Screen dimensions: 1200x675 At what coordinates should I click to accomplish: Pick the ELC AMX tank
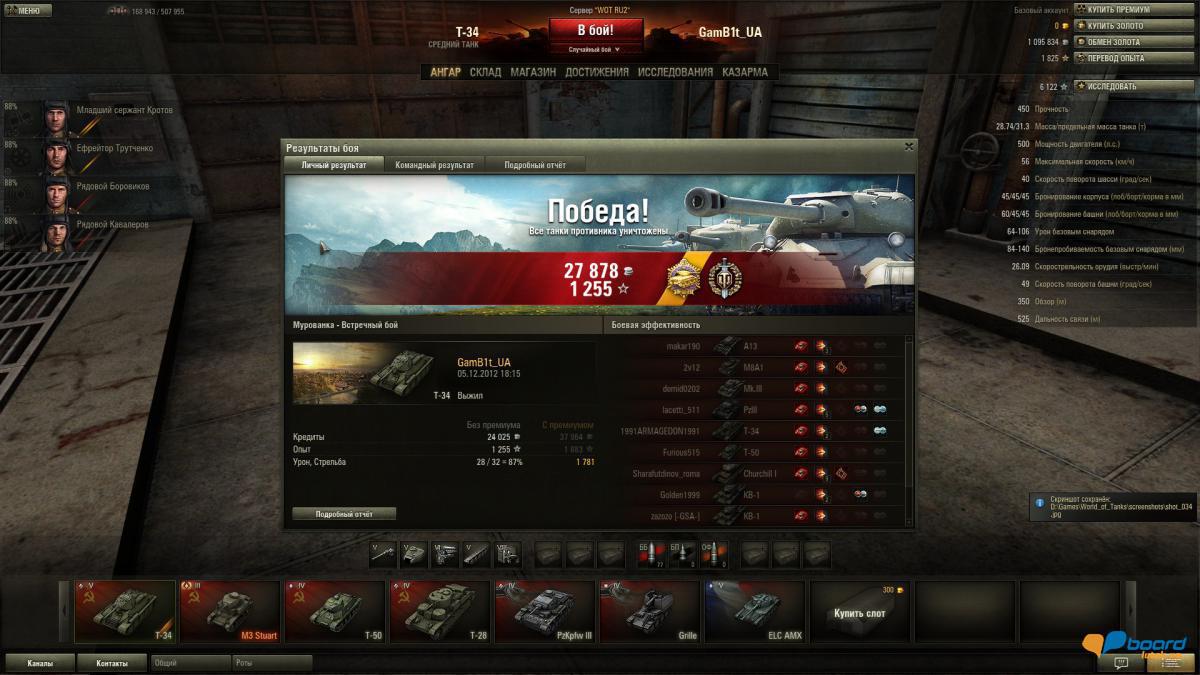(x=755, y=611)
